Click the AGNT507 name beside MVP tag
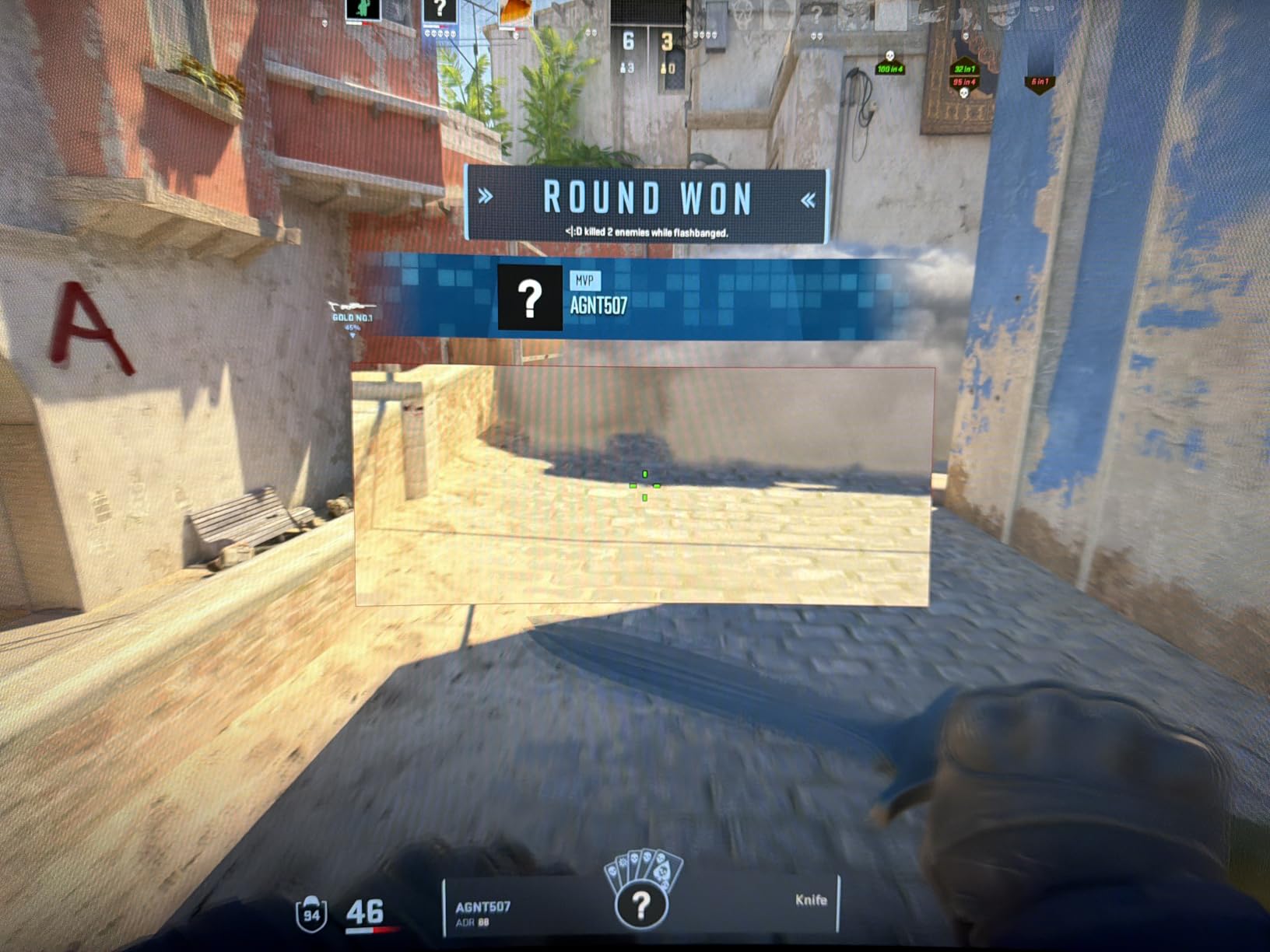Image resolution: width=1270 pixels, height=952 pixels. [598, 306]
